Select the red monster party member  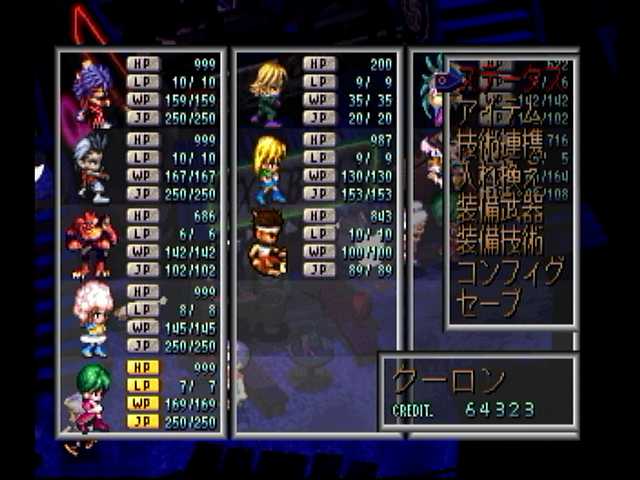(x=140, y=243)
